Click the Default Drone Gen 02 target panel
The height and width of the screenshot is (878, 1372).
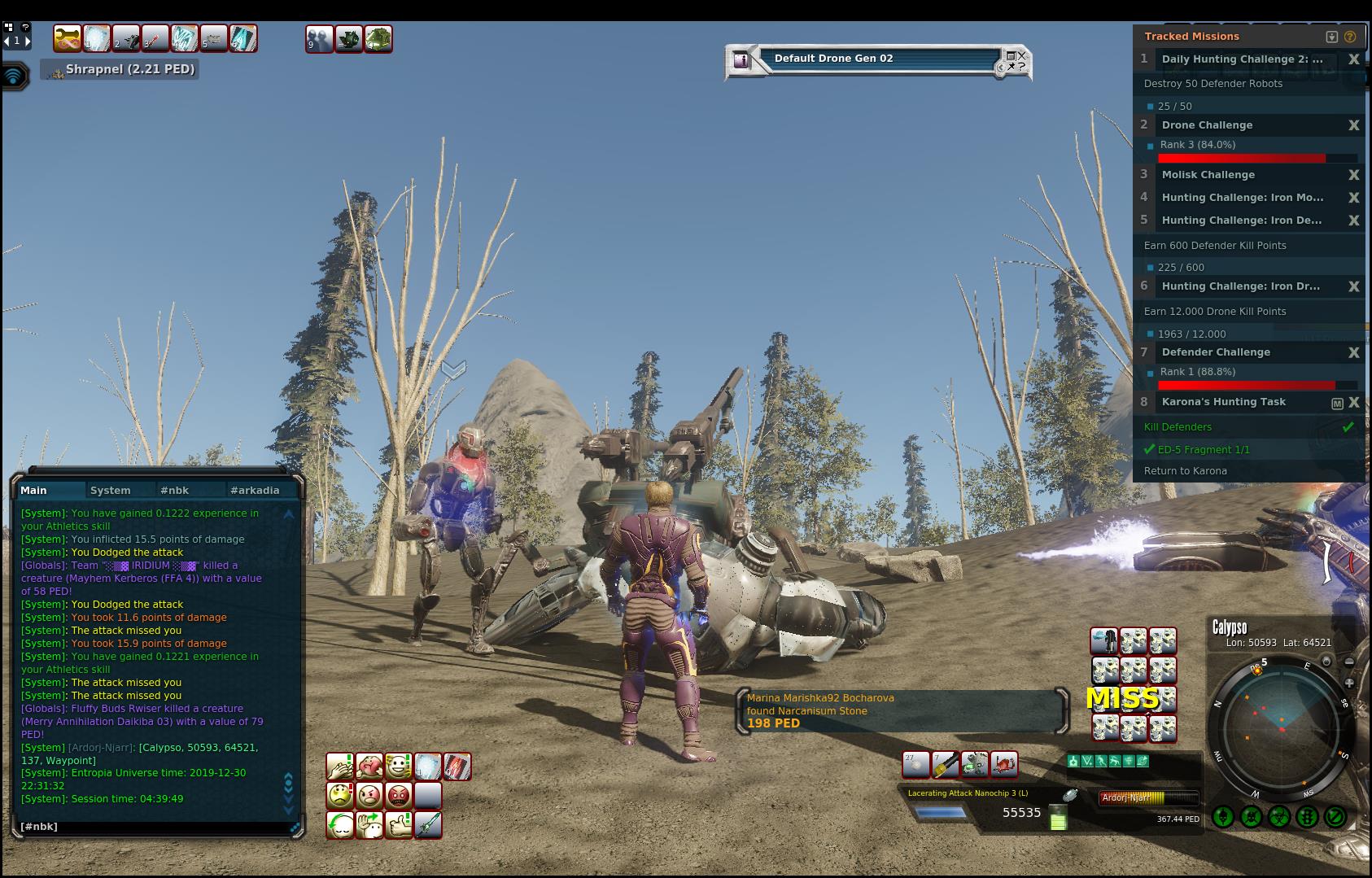click(877, 59)
